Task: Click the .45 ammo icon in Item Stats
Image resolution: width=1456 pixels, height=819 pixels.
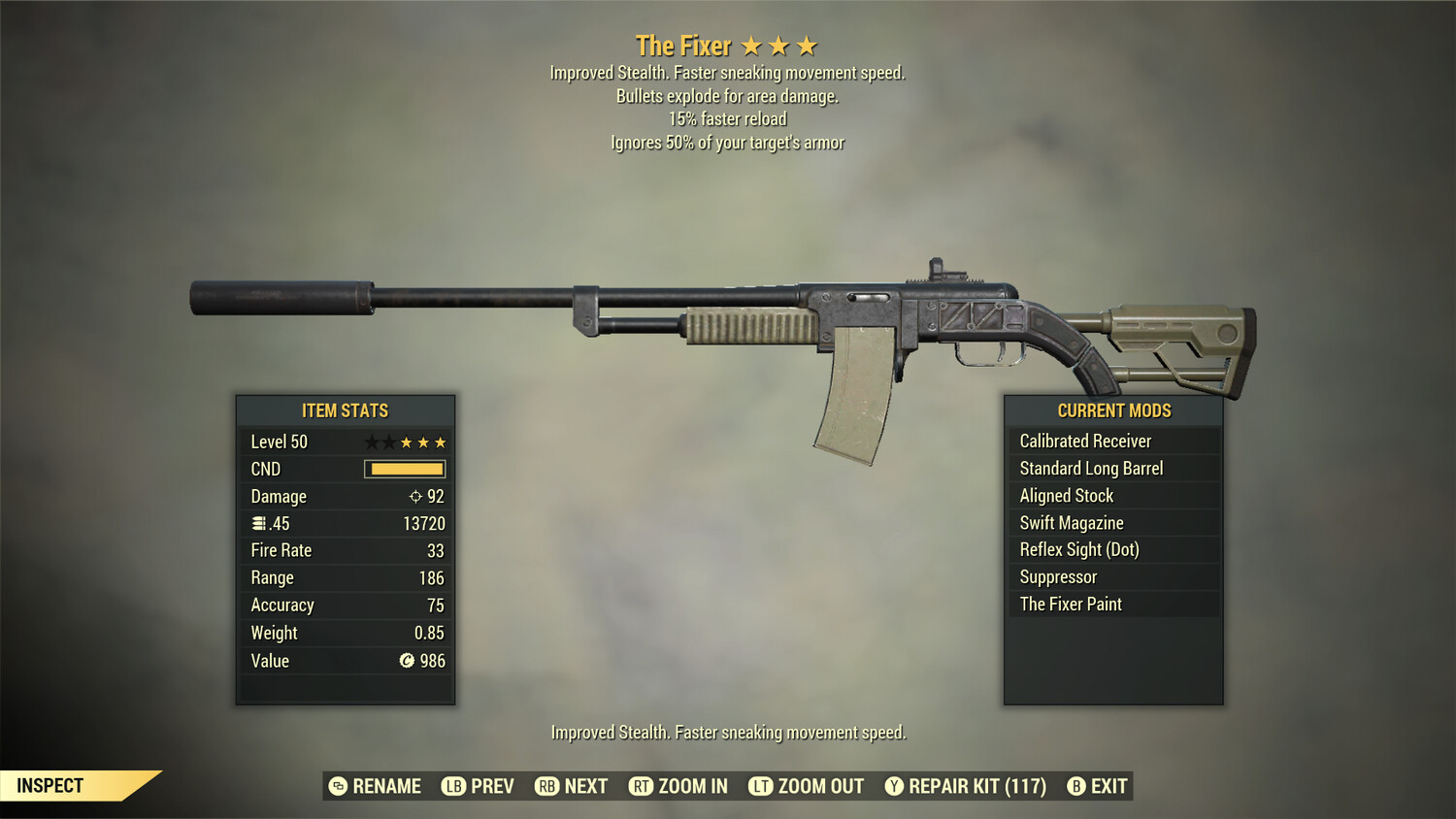Action: coord(258,523)
